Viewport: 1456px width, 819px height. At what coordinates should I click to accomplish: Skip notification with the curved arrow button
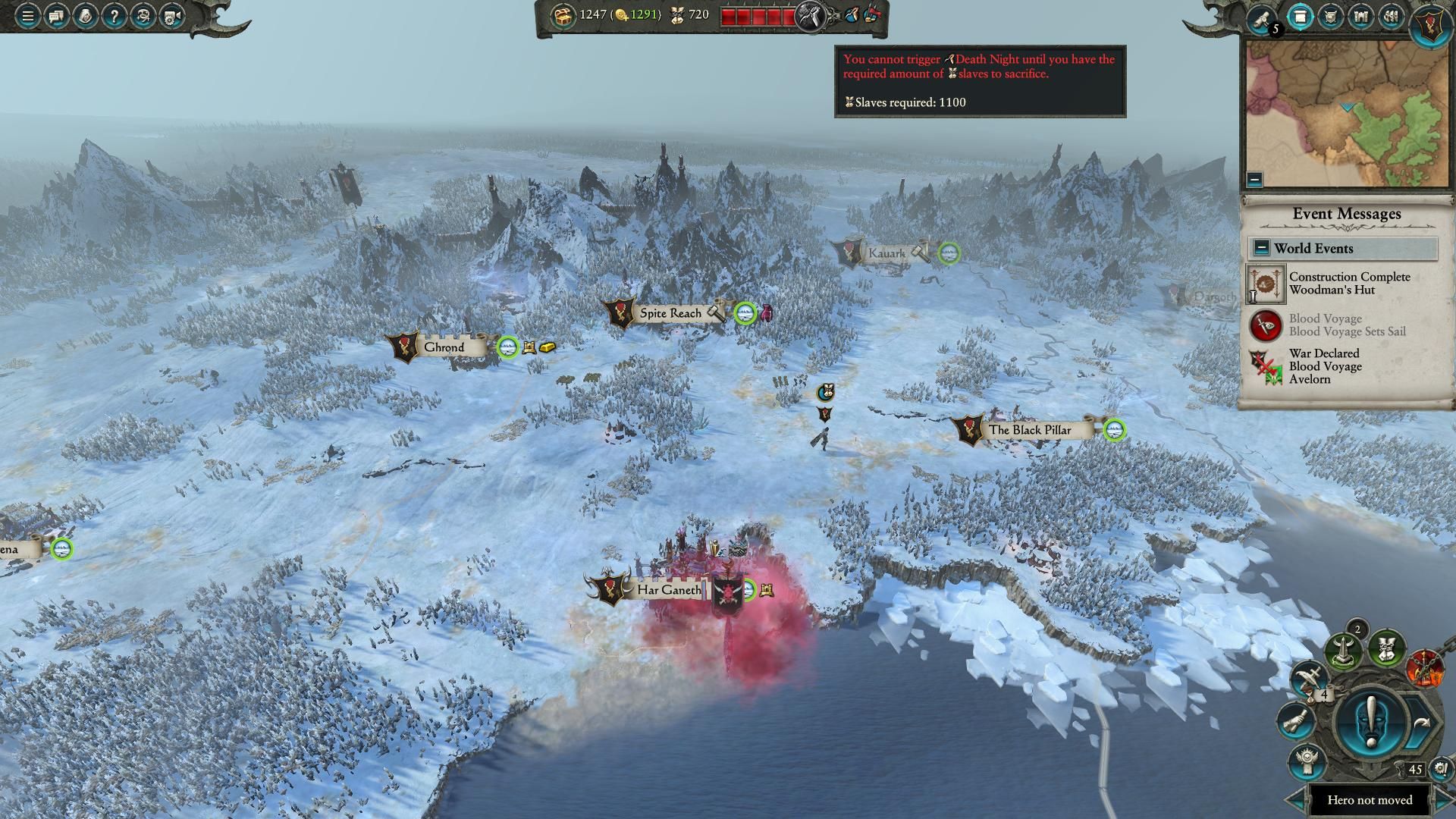pos(1420,724)
